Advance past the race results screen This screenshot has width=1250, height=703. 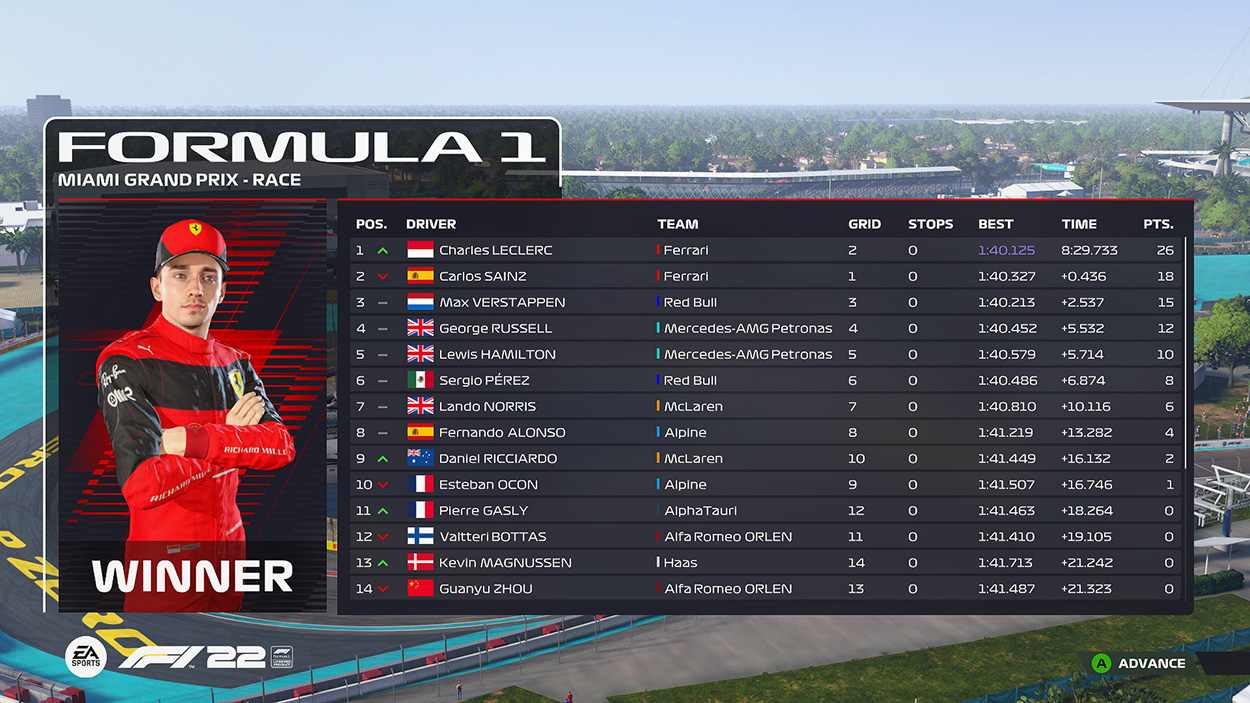tap(1139, 663)
